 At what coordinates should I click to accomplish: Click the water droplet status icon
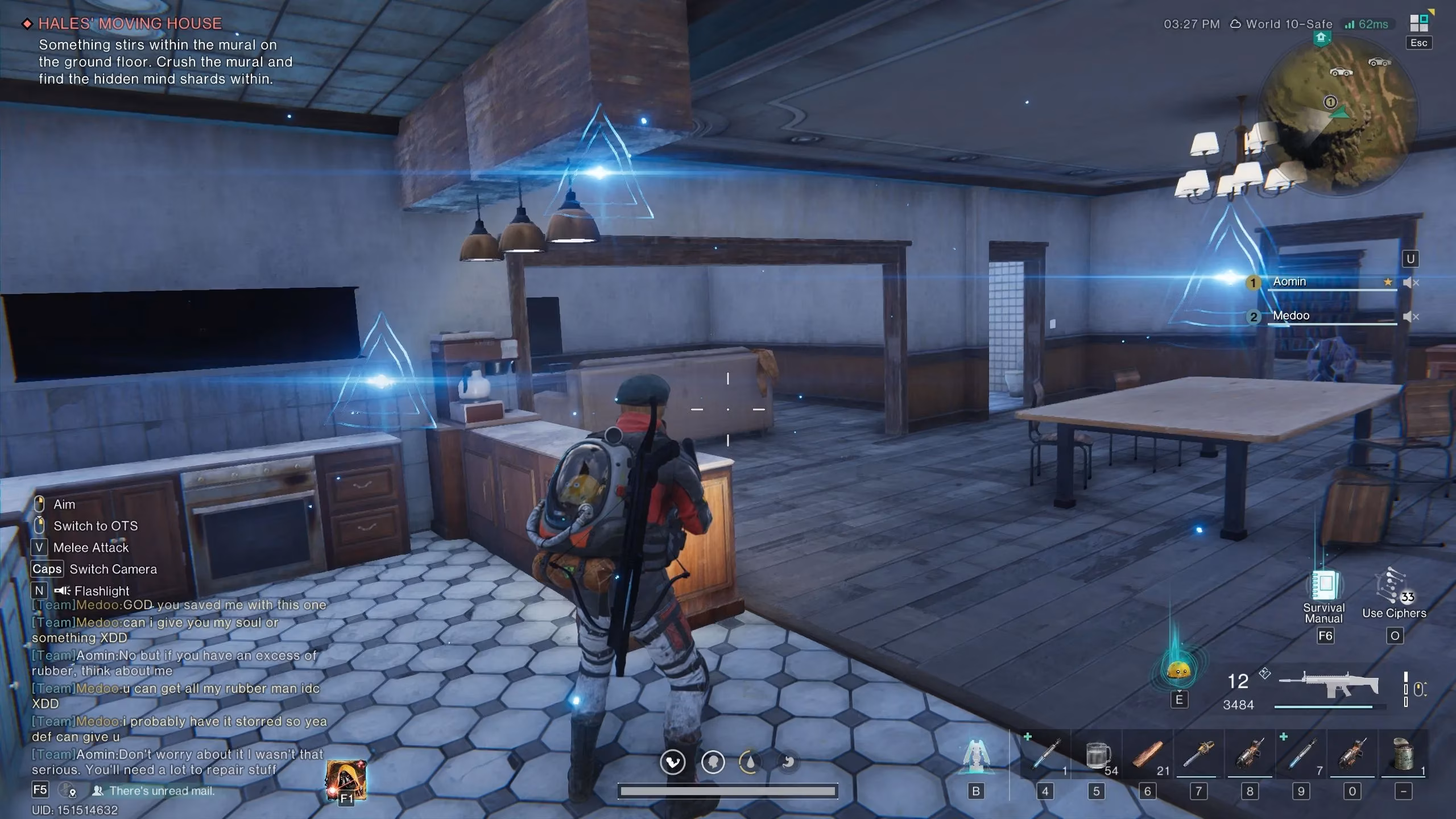(751, 763)
